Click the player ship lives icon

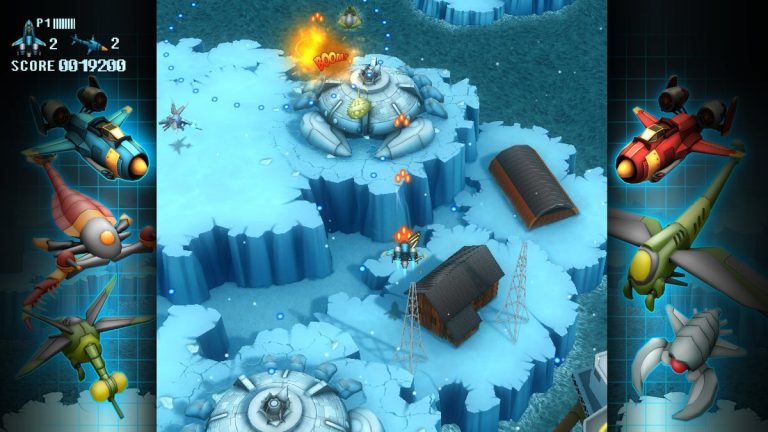pyautogui.click(x=28, y=41)
